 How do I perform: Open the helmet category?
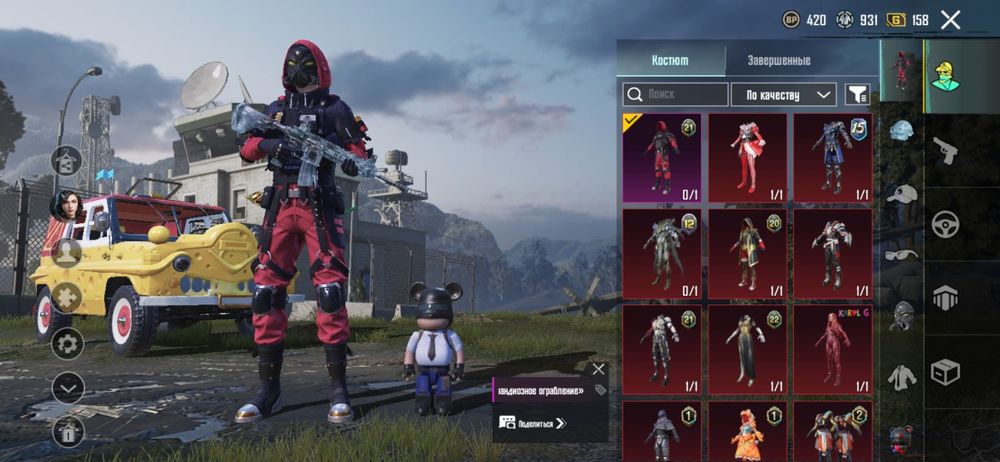[902, 132]
